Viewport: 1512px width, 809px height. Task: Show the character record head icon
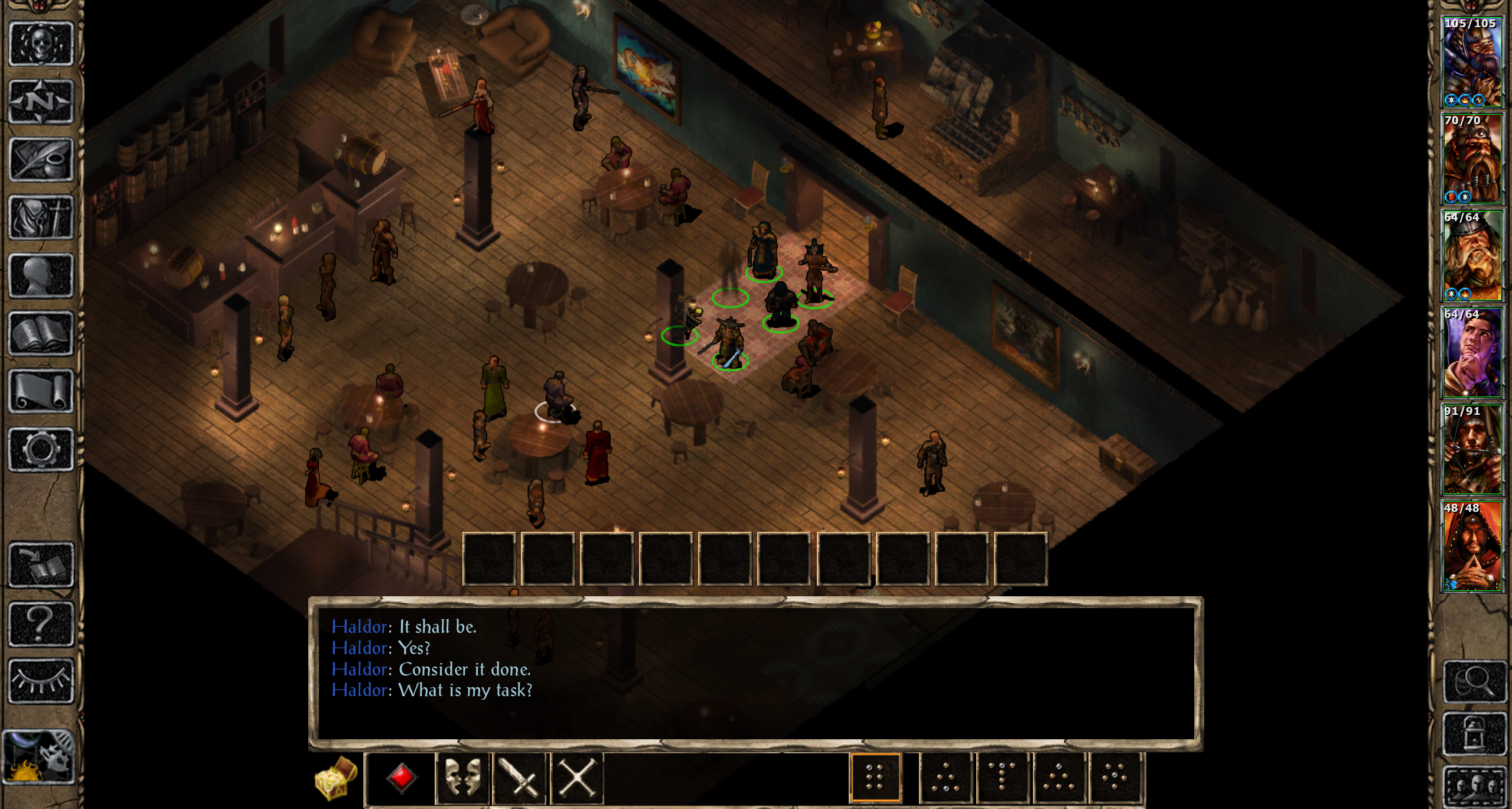[41, 275]
